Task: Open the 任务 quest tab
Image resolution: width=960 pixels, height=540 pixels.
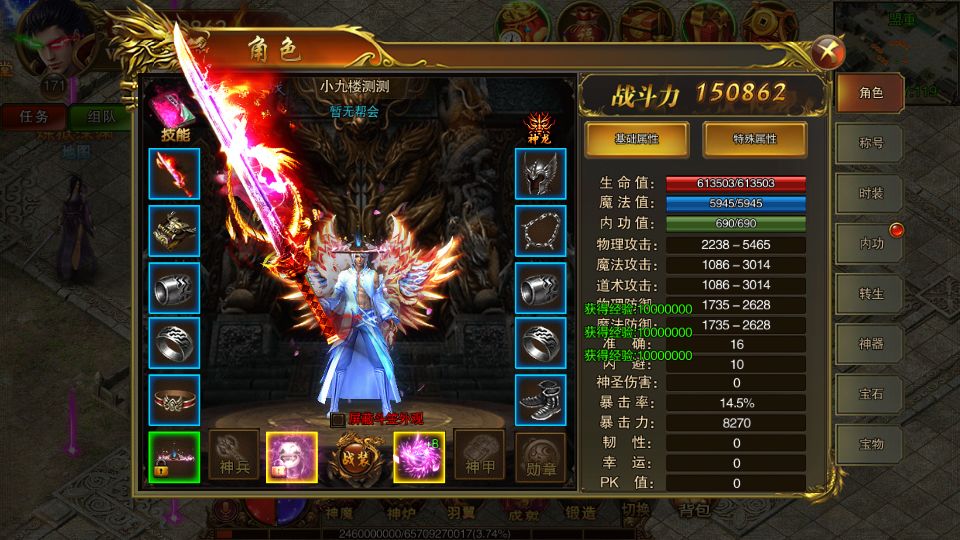Action: coord(35,116)
